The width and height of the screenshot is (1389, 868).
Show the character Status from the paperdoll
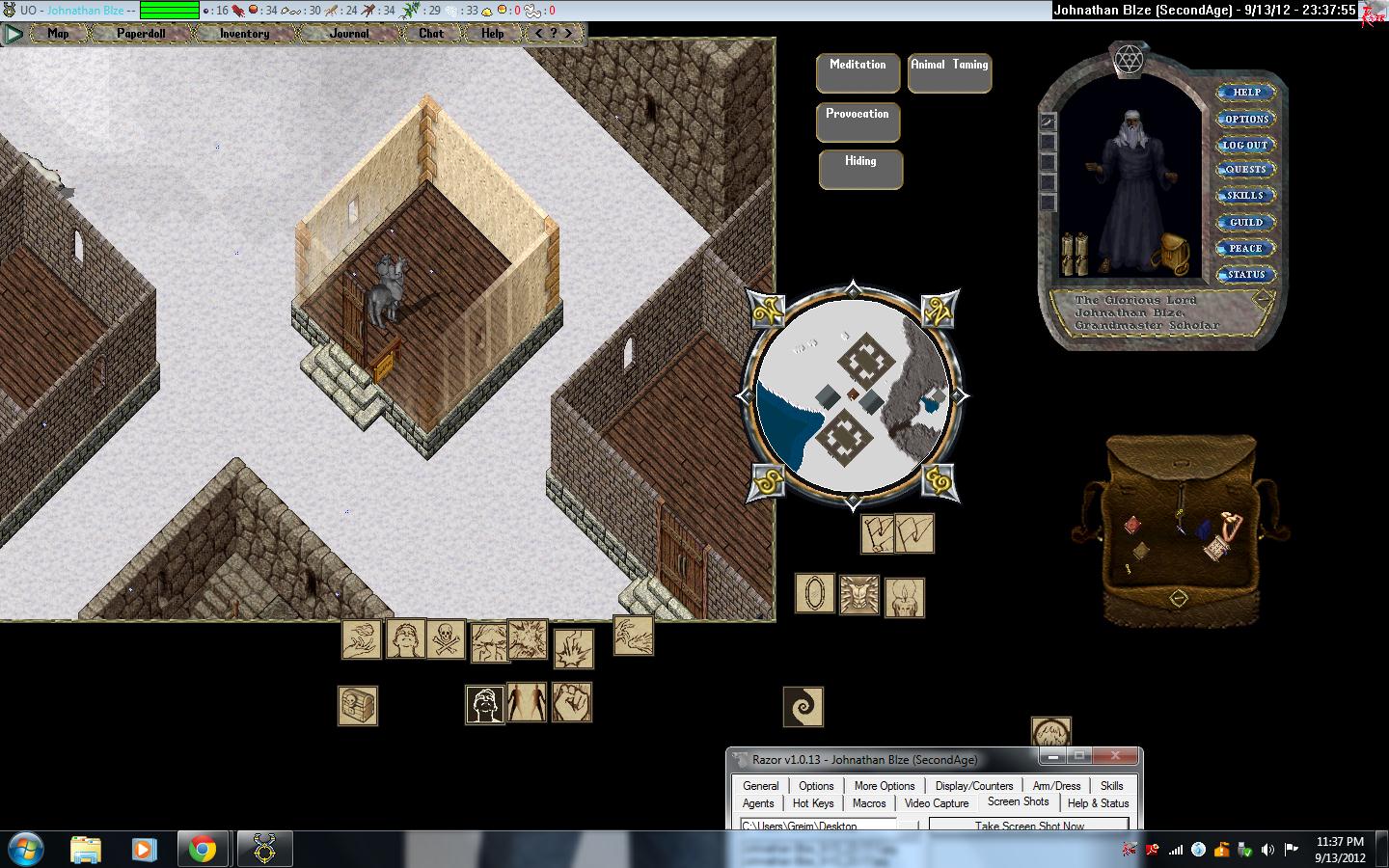coord(1245,274)
